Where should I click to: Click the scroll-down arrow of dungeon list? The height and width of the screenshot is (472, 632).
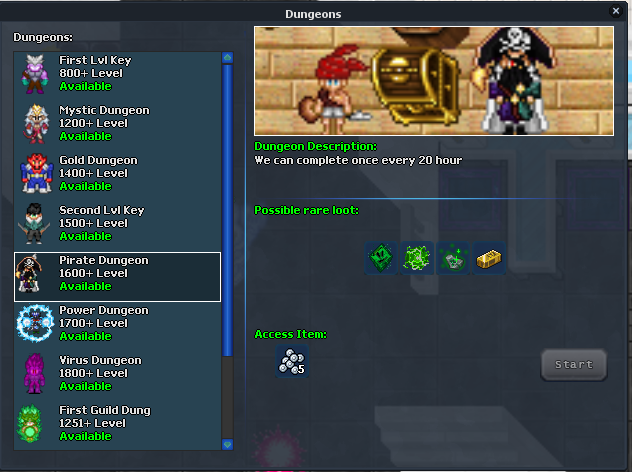[227, 444]
